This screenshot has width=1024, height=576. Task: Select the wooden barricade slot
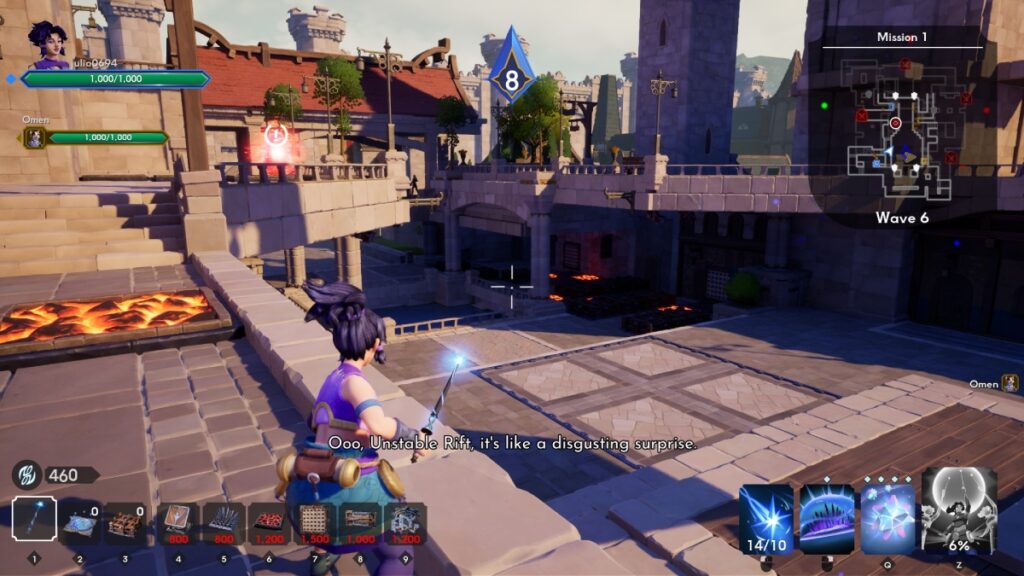point(125,523)
